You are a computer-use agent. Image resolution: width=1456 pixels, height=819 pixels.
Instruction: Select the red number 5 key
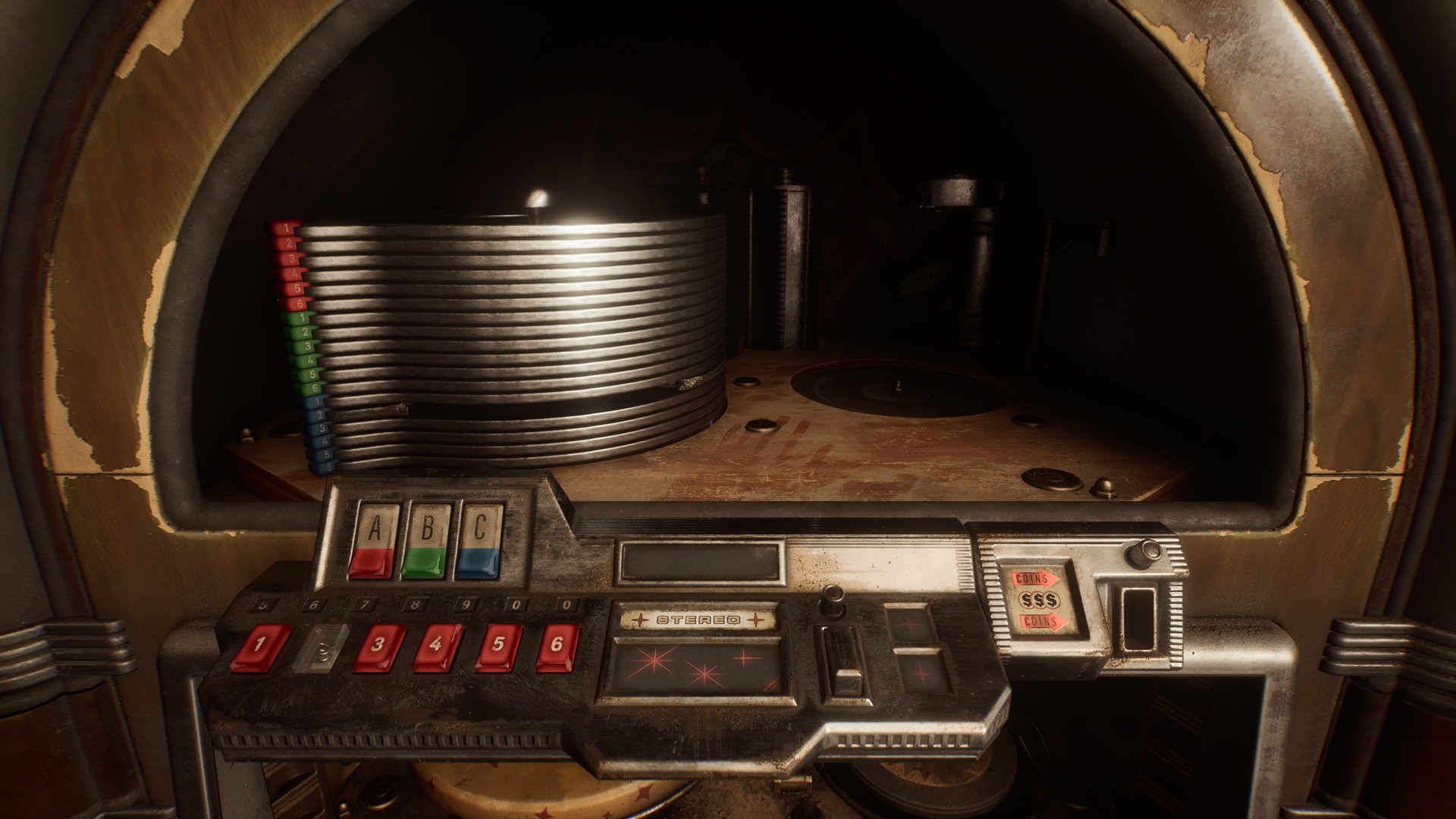[x=498, y=647]
